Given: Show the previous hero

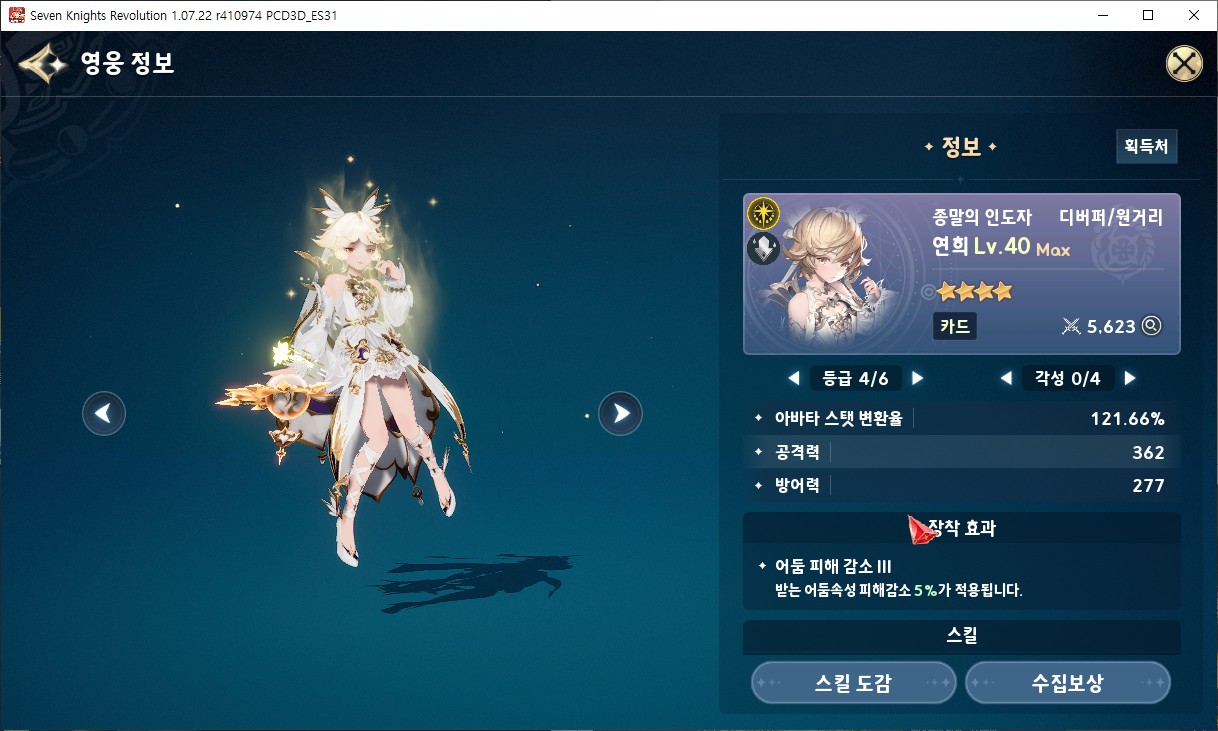Looking at the screenshot, I should coord(104,413).
